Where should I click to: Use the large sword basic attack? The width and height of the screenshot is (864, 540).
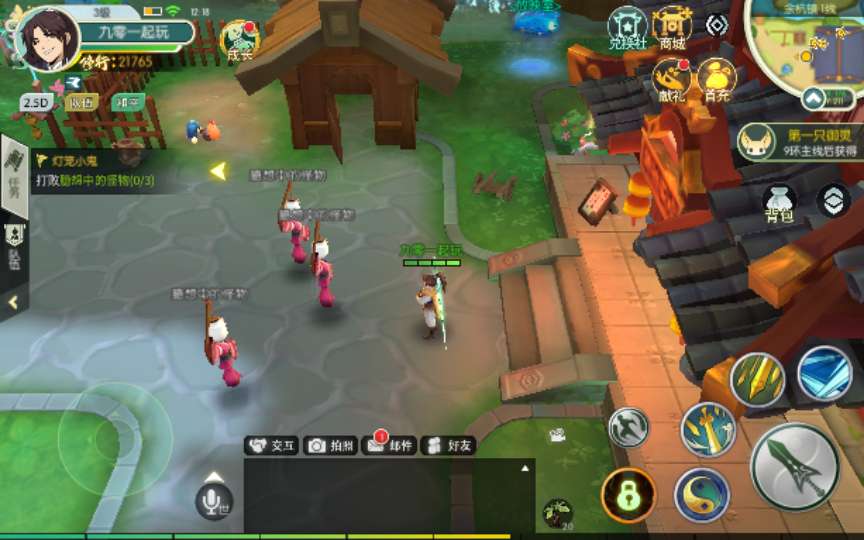tap(795, 466)
